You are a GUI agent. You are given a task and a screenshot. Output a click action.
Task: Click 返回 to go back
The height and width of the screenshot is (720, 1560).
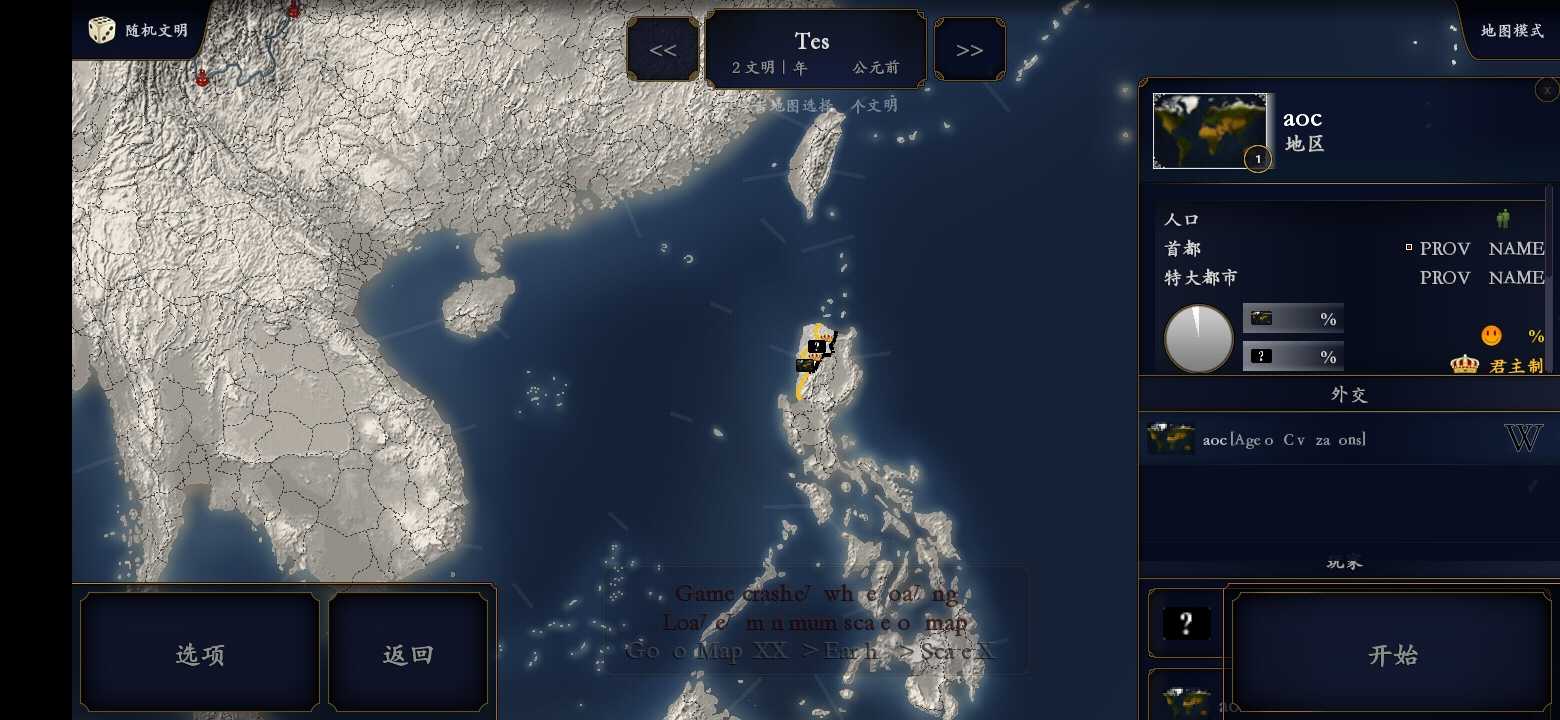408,654
